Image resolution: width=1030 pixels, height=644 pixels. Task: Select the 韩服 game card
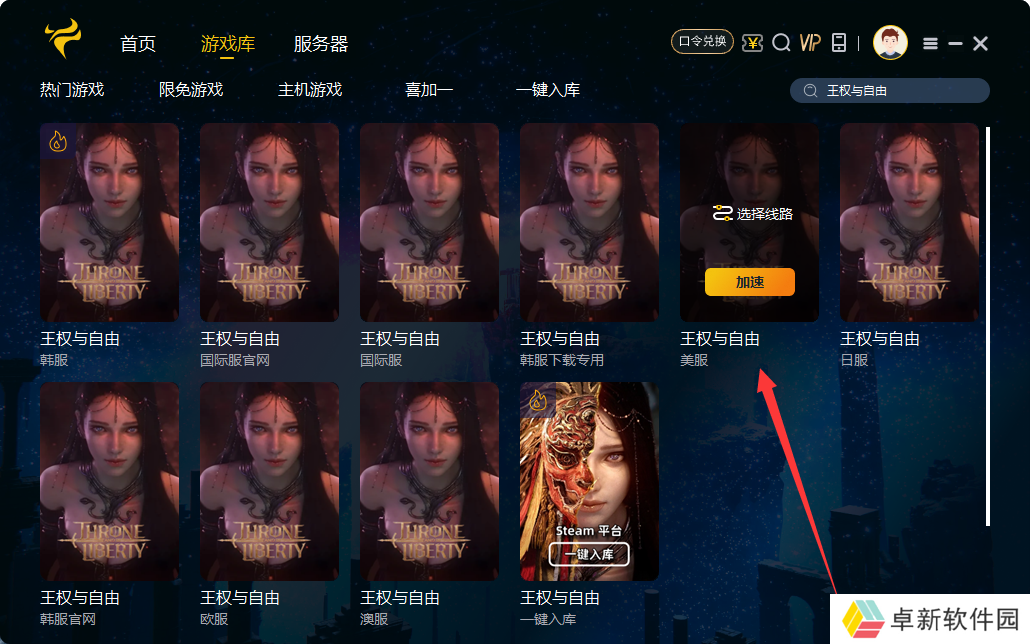tap(110, 222)
